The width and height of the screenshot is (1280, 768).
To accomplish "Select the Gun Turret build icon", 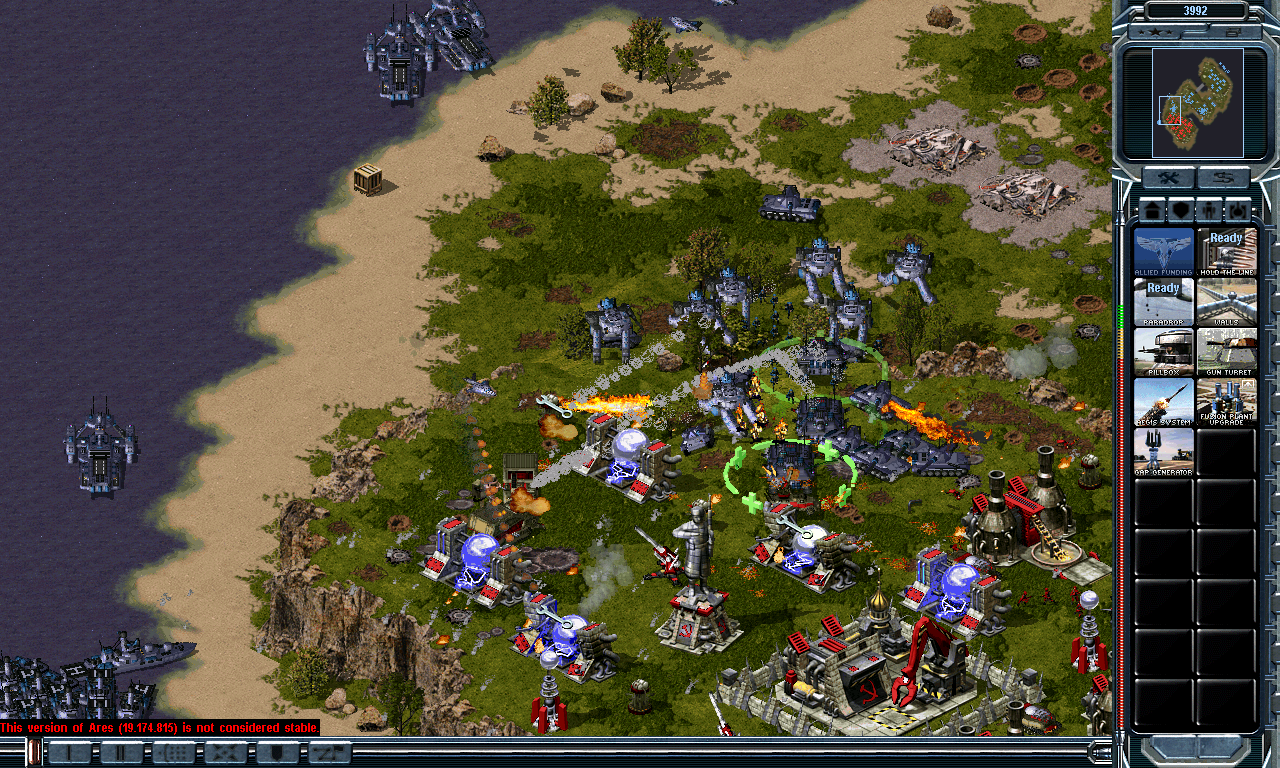I will (x=1226, y=351).
